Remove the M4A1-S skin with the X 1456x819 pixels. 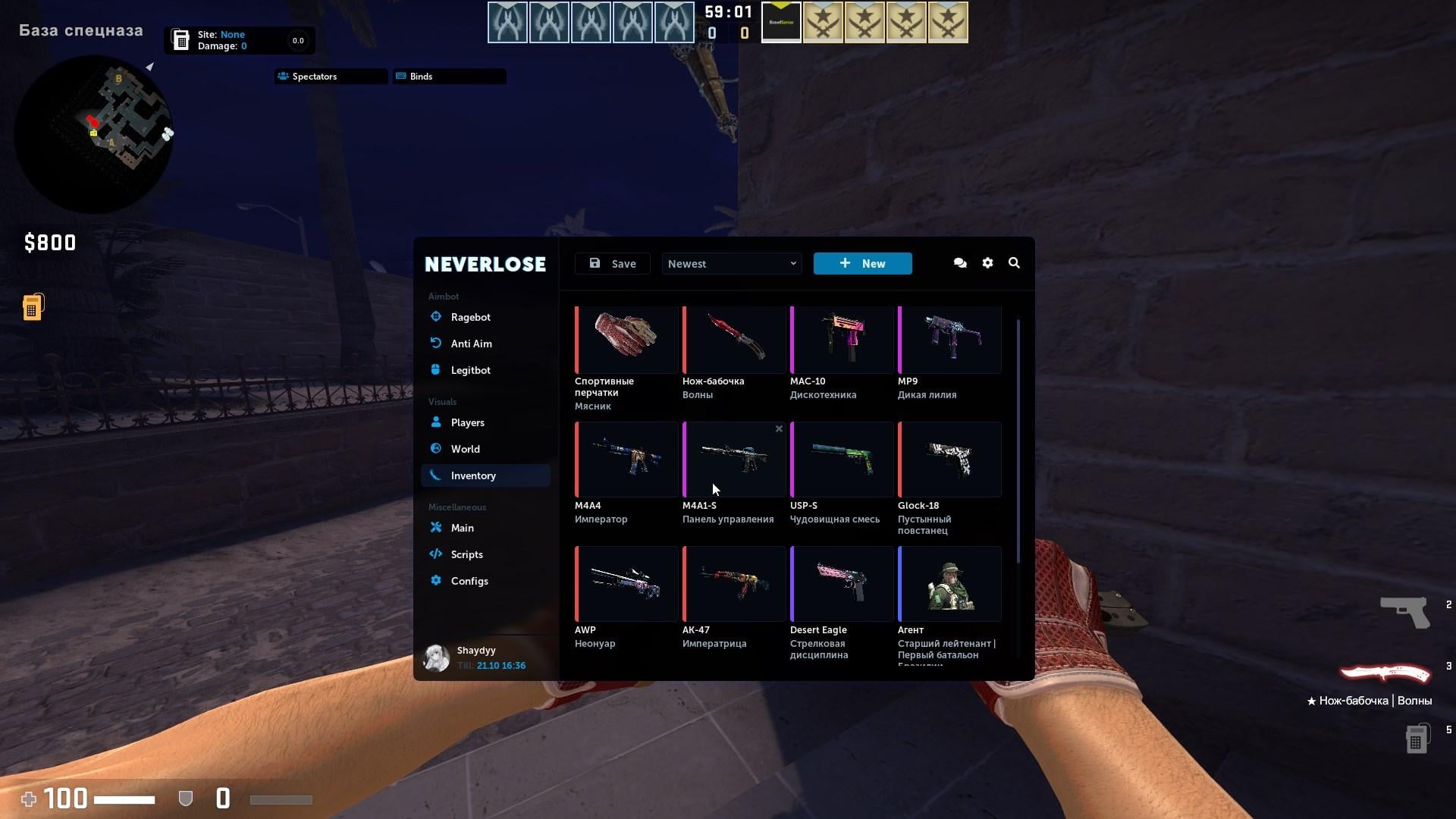coord(779,428)
